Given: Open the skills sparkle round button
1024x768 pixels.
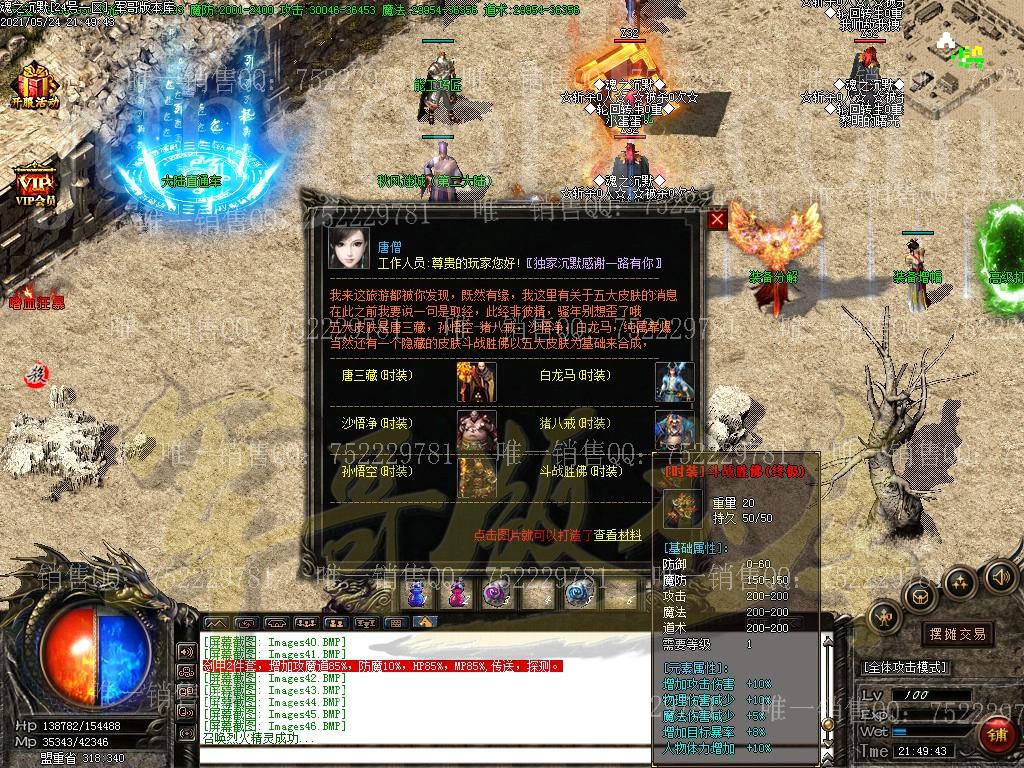Looking at the screenshot, I should pos(960,582).
